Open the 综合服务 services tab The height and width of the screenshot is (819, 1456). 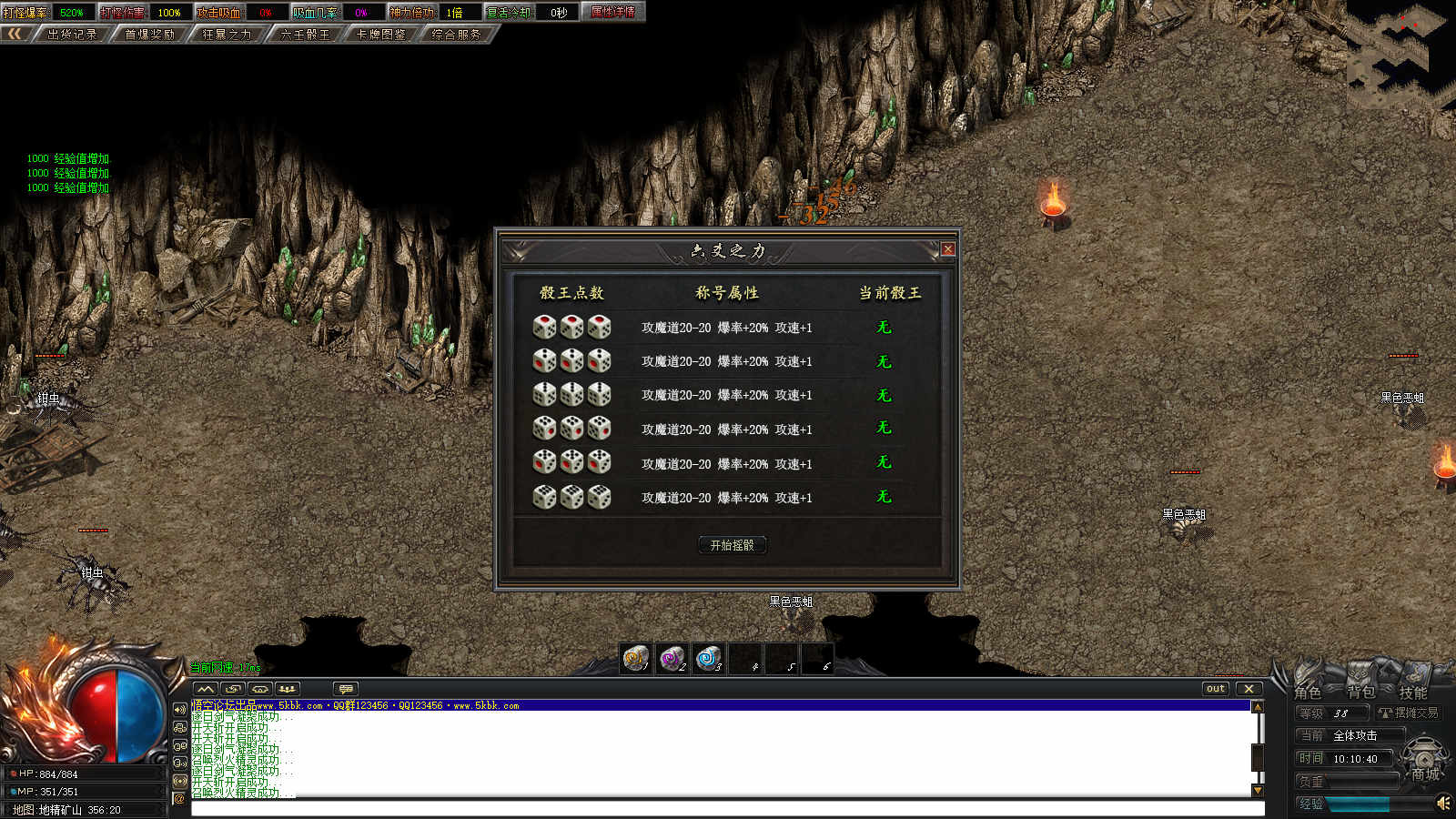(x=457, y=35)
